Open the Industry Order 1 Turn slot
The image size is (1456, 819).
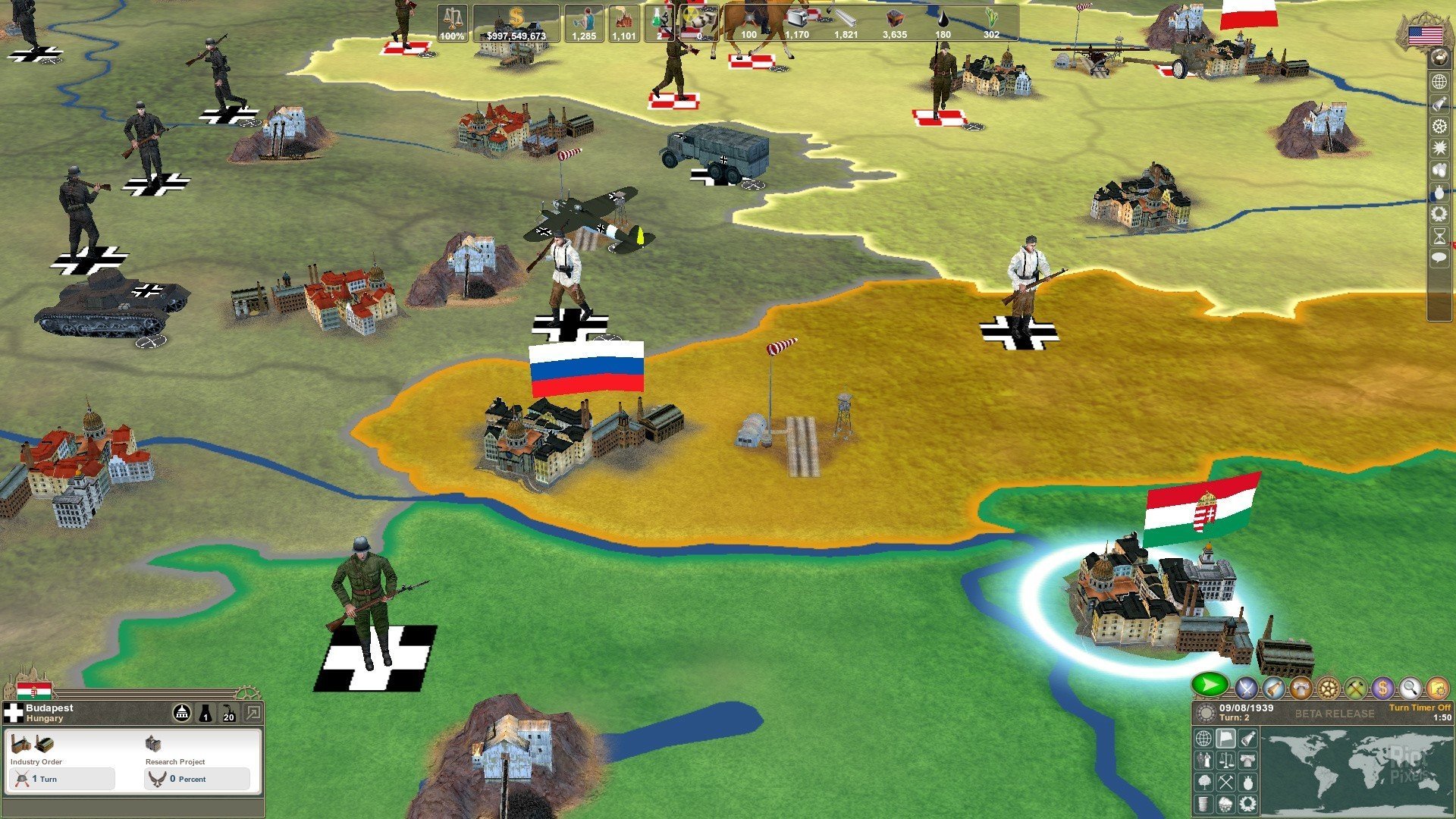point(62,779)
